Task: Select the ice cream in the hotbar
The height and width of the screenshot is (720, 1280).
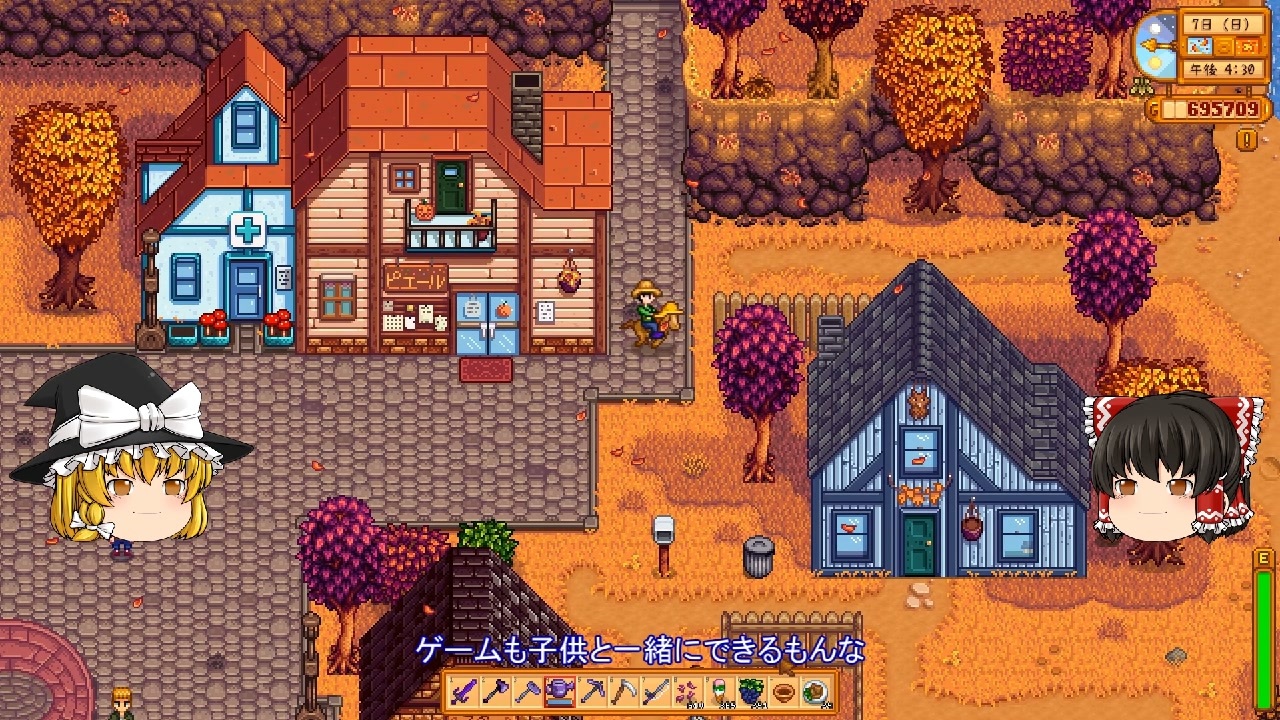Action: coord(719,698)
